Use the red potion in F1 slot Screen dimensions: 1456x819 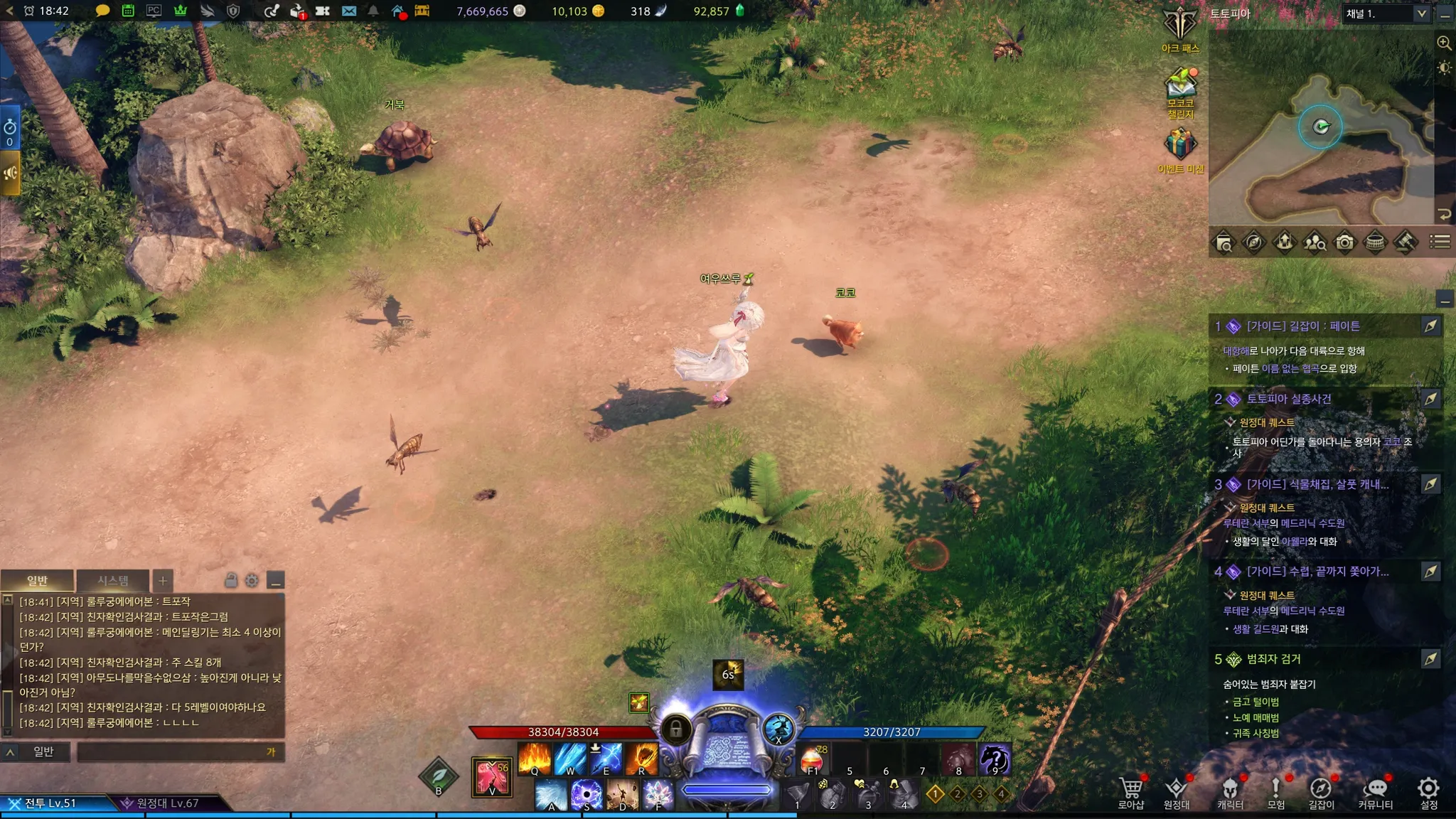tap(812, 759)
